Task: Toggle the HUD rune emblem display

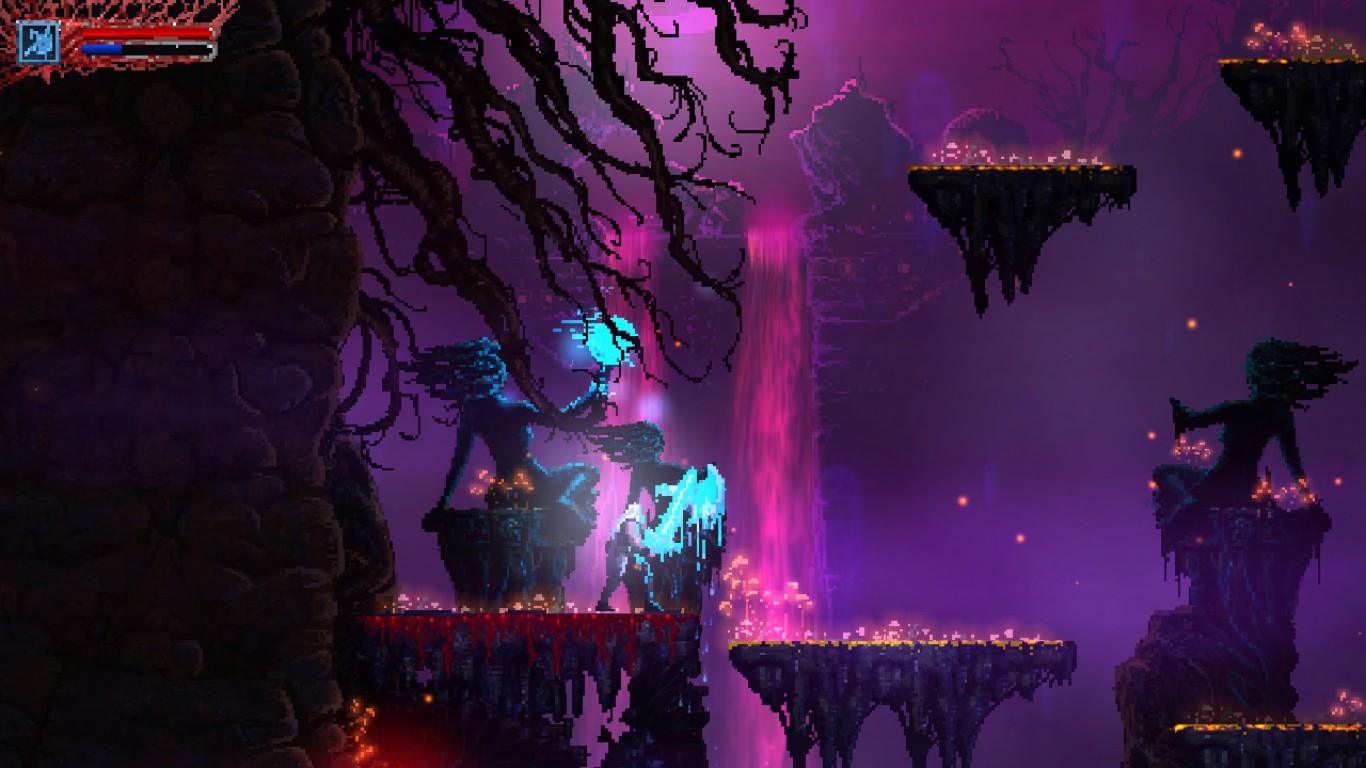Action: 37,42
